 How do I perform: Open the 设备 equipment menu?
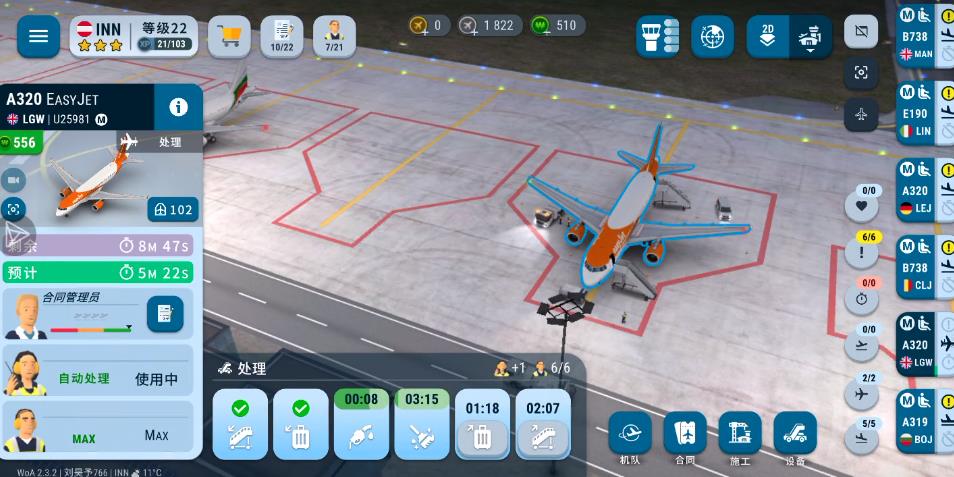(795, 436)
